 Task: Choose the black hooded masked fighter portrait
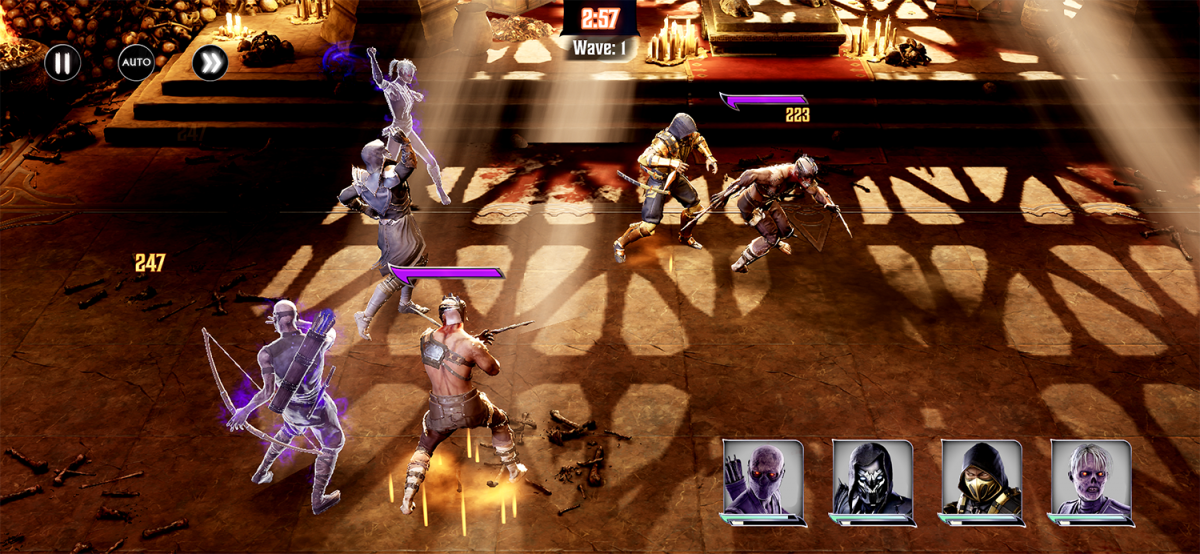pos(872,478)
